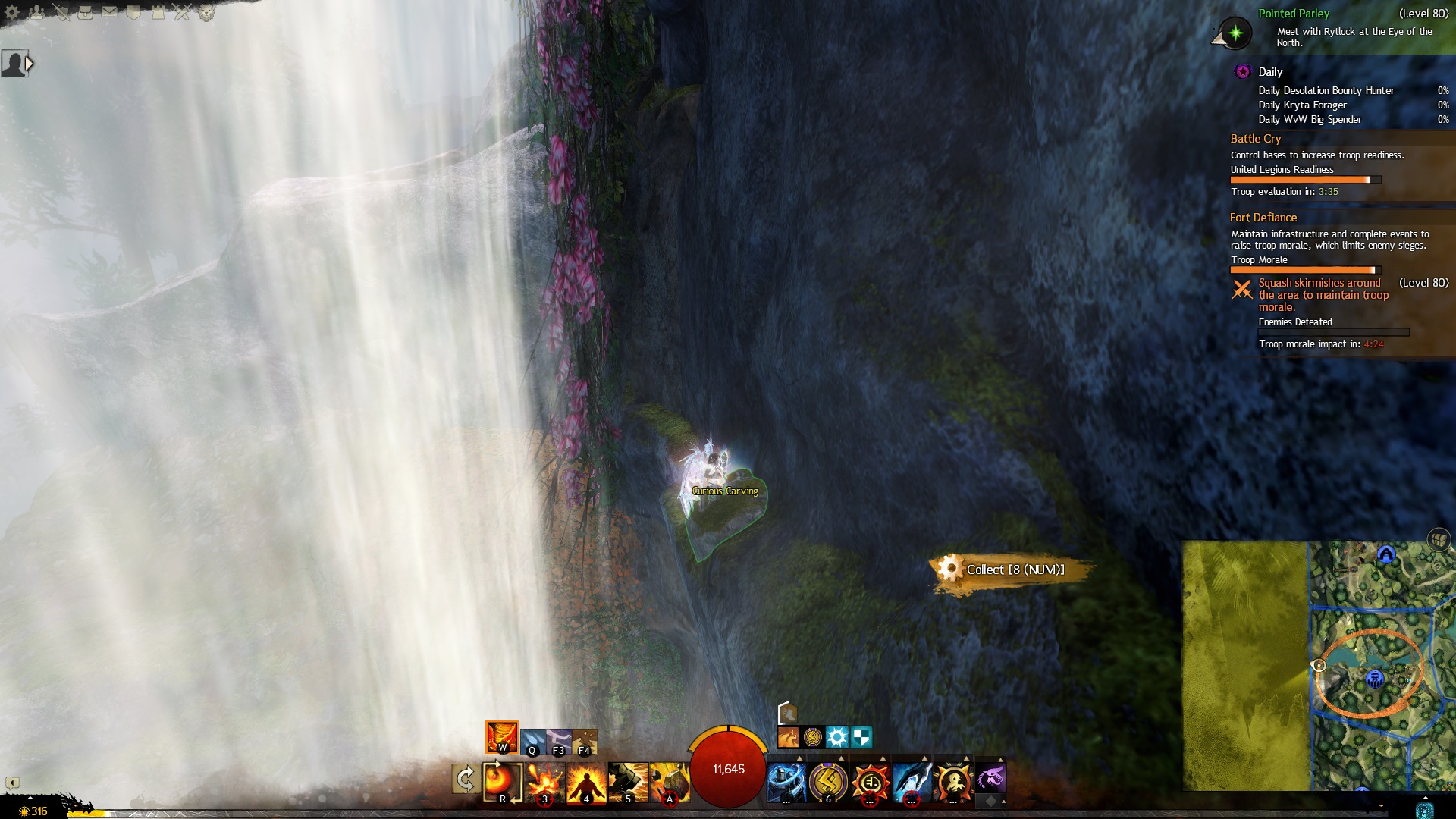Open the World vs. World castle icon
This screenshot has height=819, width=1456.
[158, 12]
